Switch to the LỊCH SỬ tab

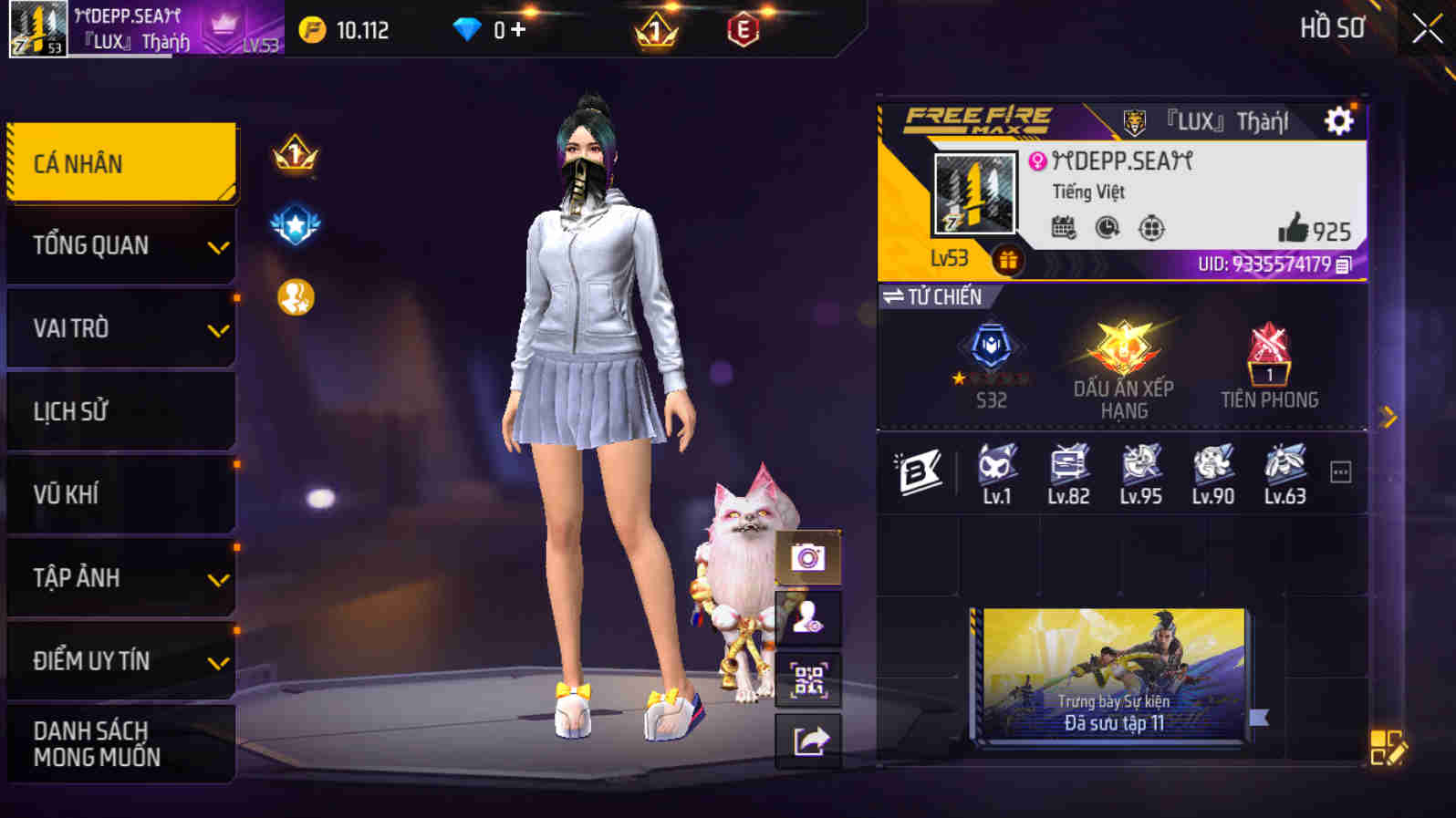point(120,410)
